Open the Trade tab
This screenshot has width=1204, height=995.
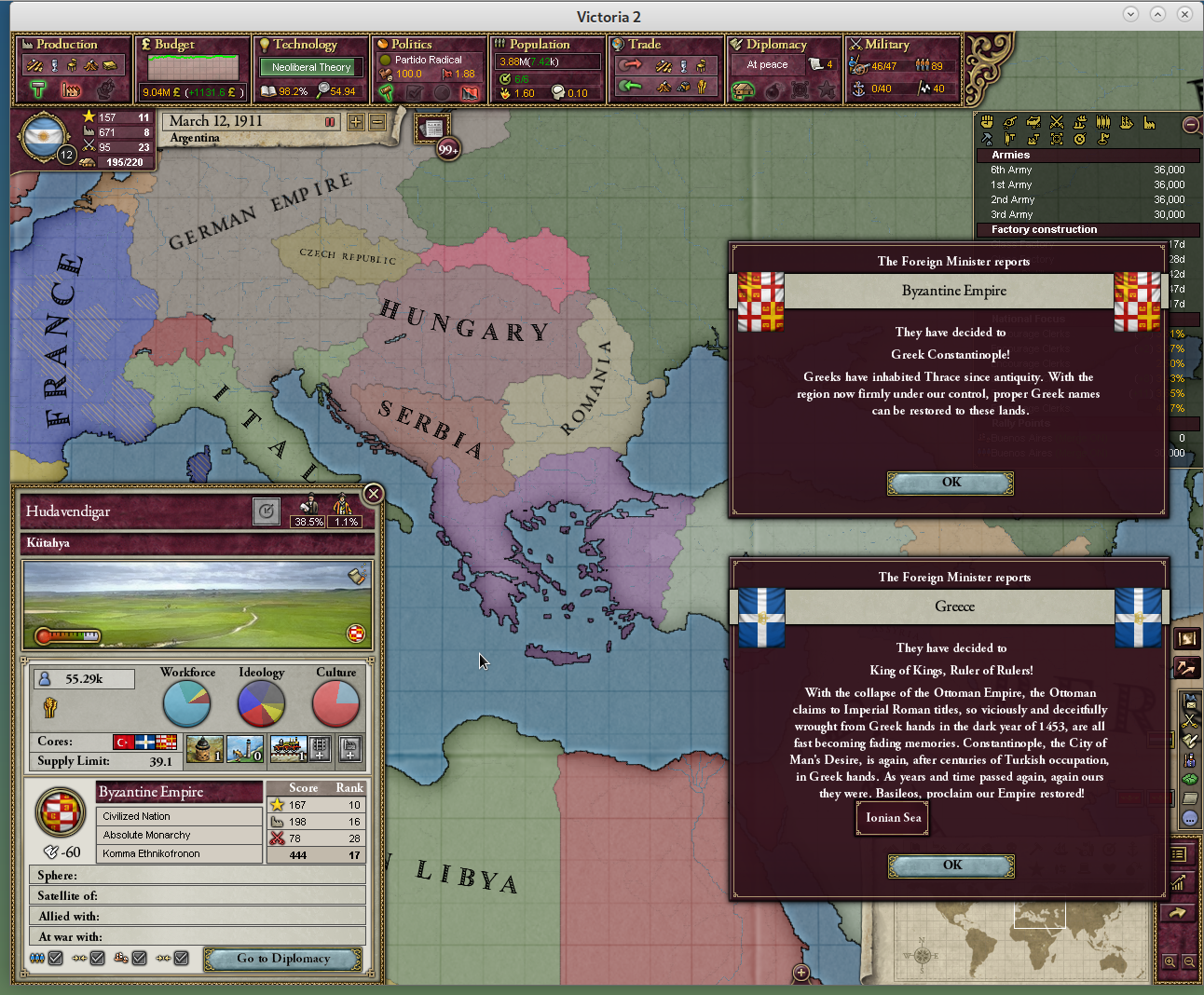pyautogui.click(x=644, y=45)
